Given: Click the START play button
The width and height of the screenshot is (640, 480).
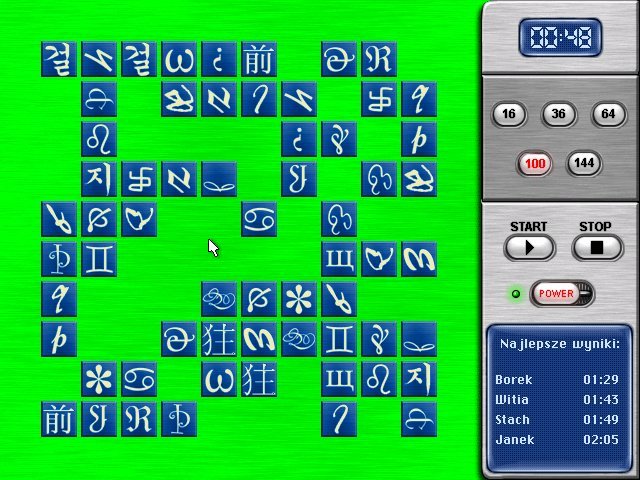Looking at the screenshot, I should coord(529,247).
